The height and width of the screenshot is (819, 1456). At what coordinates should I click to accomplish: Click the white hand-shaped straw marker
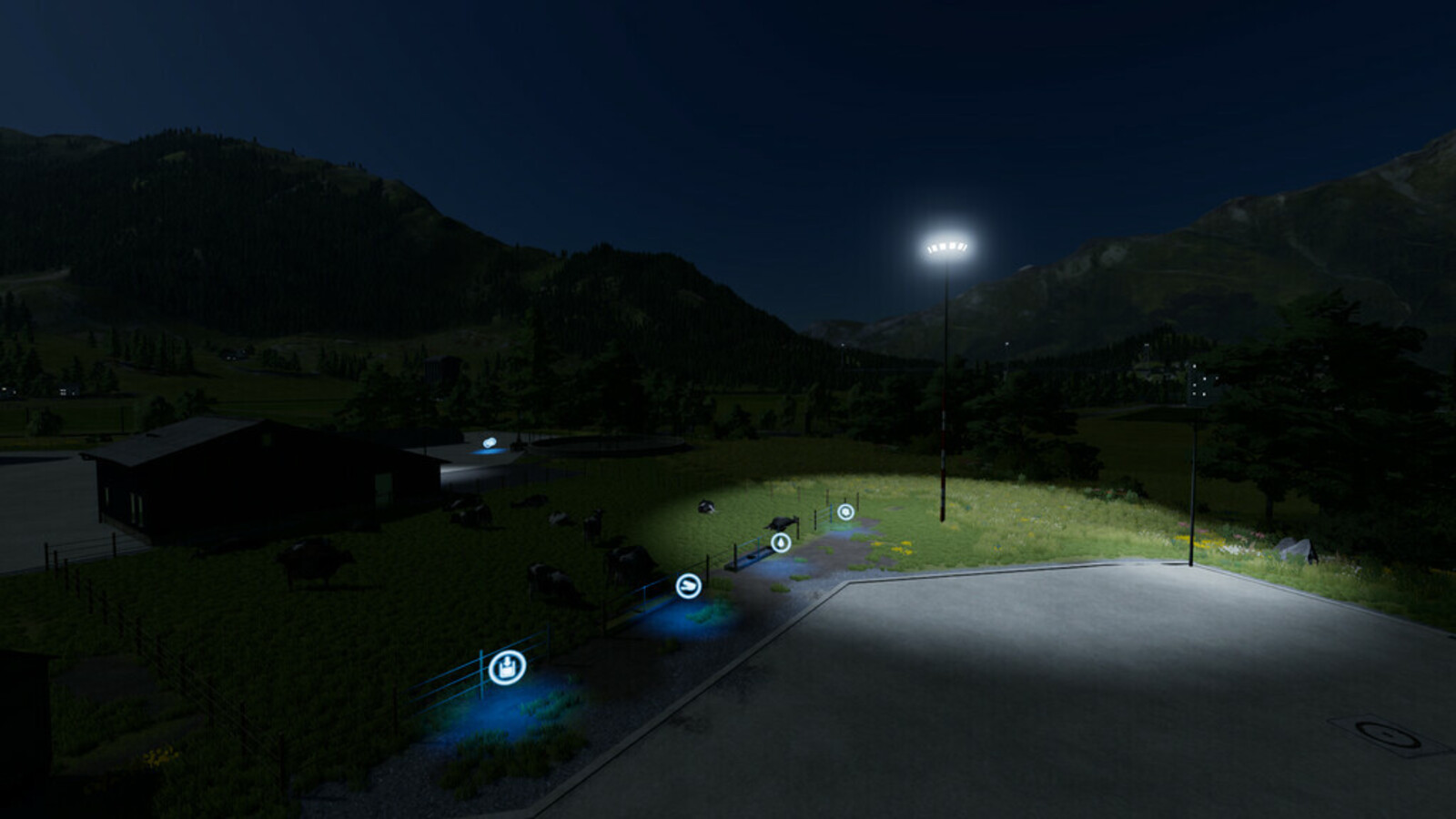[688, 586]
